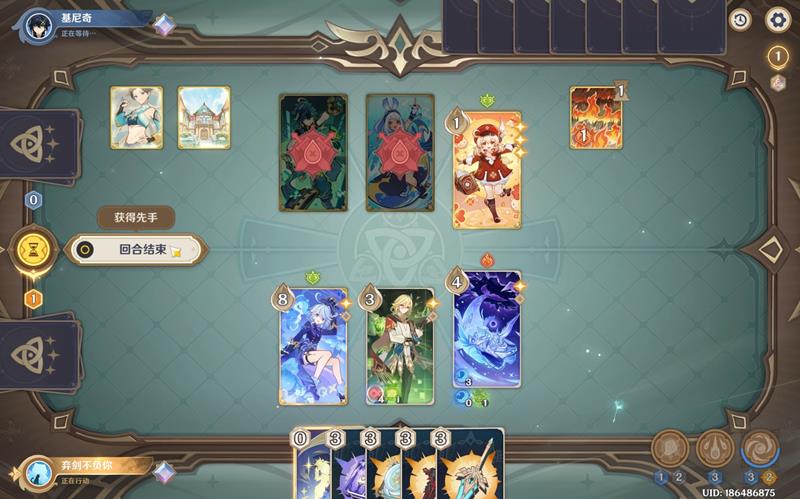This screenshot has width=800, height=499.
Task: Click the 回合结束 end round button
Action: [x=136, y=250]
